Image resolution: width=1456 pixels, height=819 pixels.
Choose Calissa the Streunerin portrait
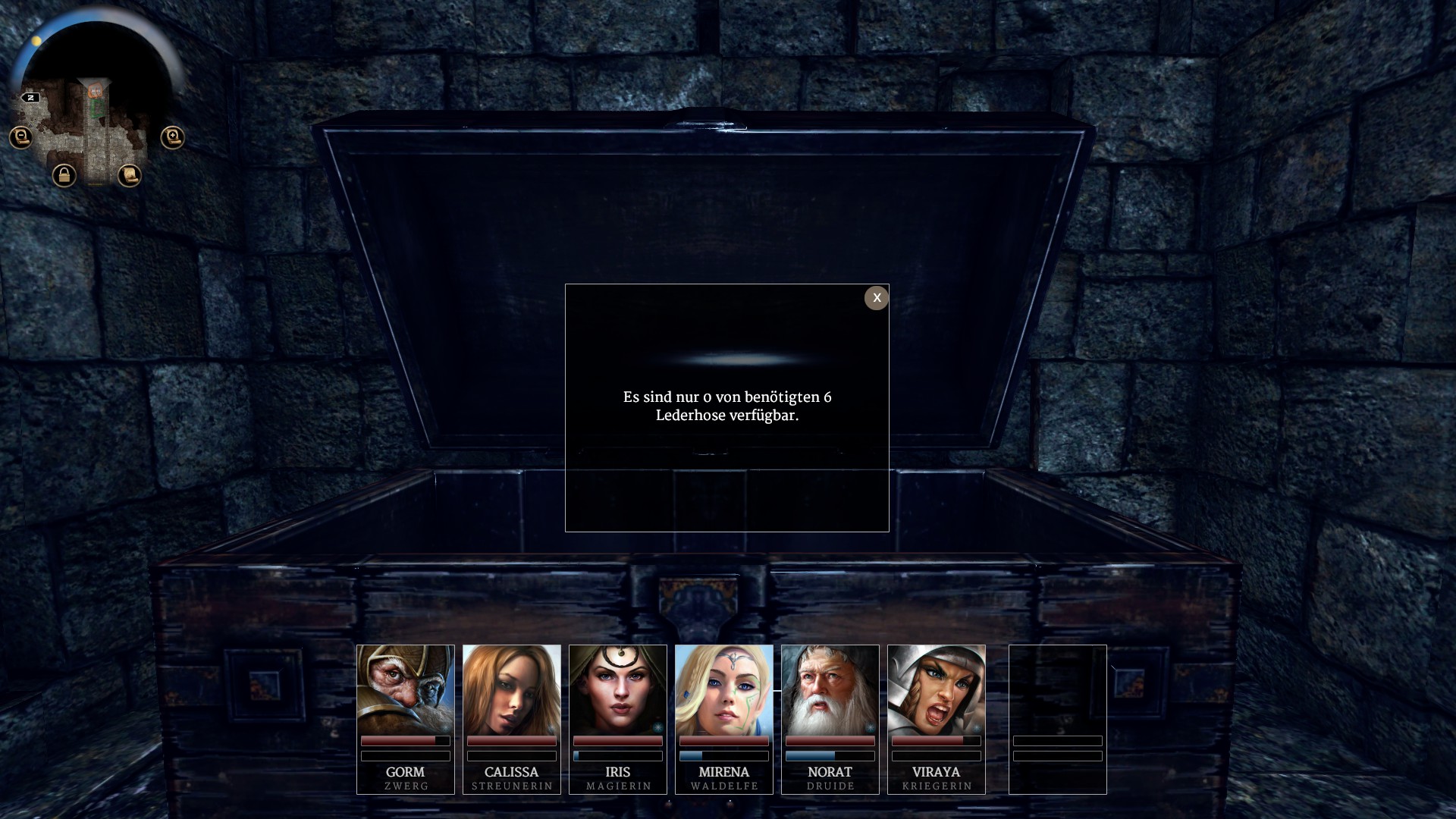click(x=512, y=689)
